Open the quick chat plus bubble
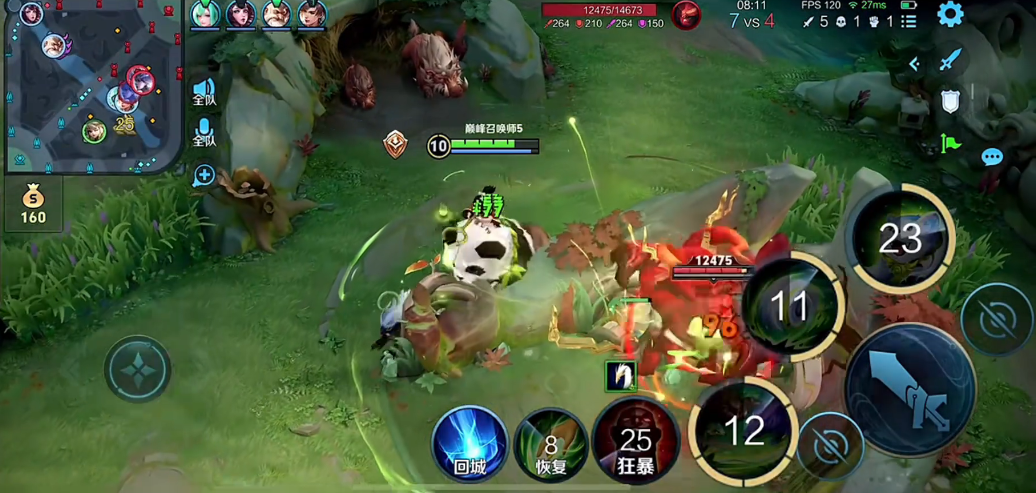The width and height of the screenshot is (1036, 493). click(204, 176)
